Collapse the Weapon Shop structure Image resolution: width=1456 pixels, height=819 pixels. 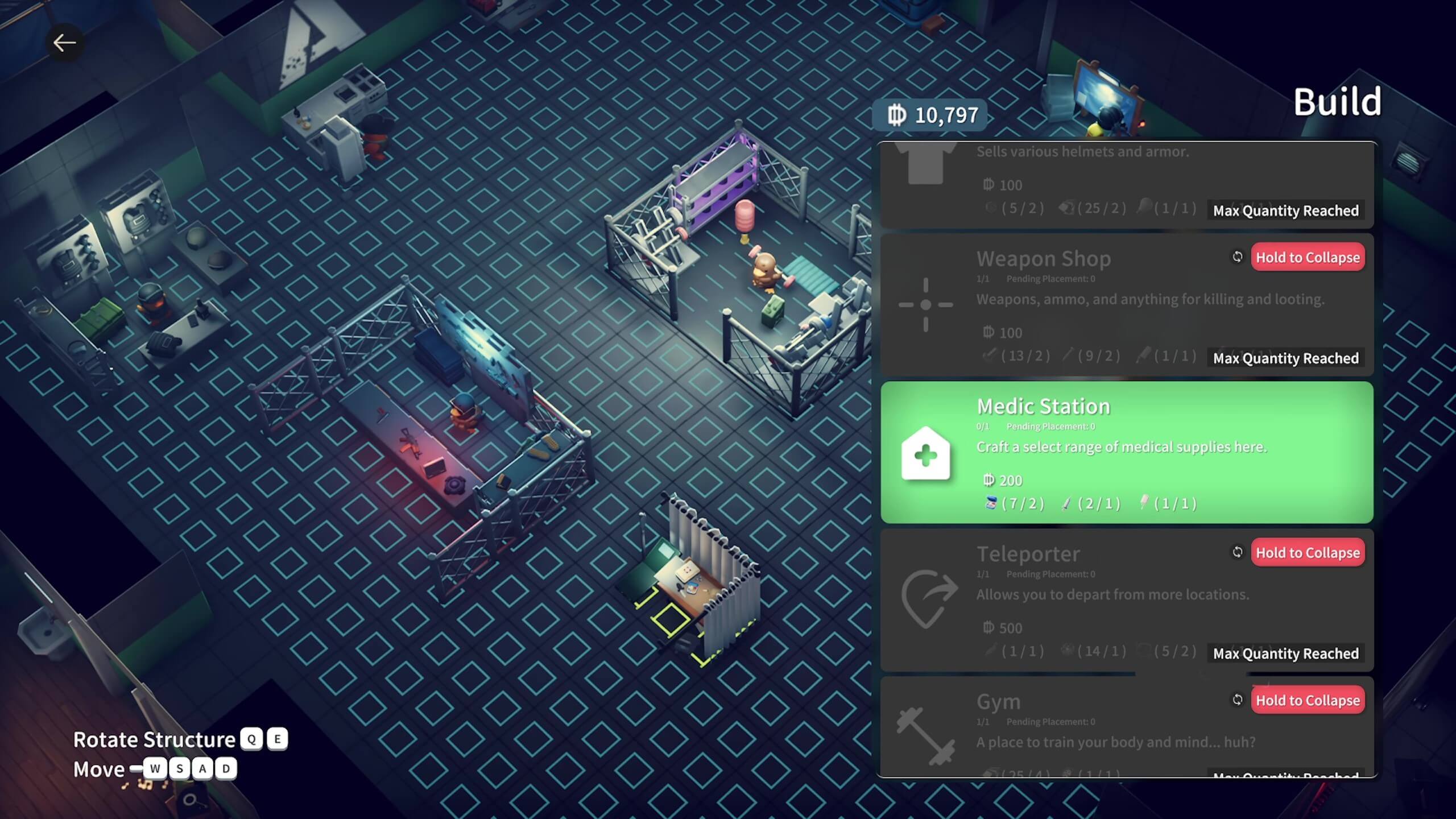(1307, 258)
